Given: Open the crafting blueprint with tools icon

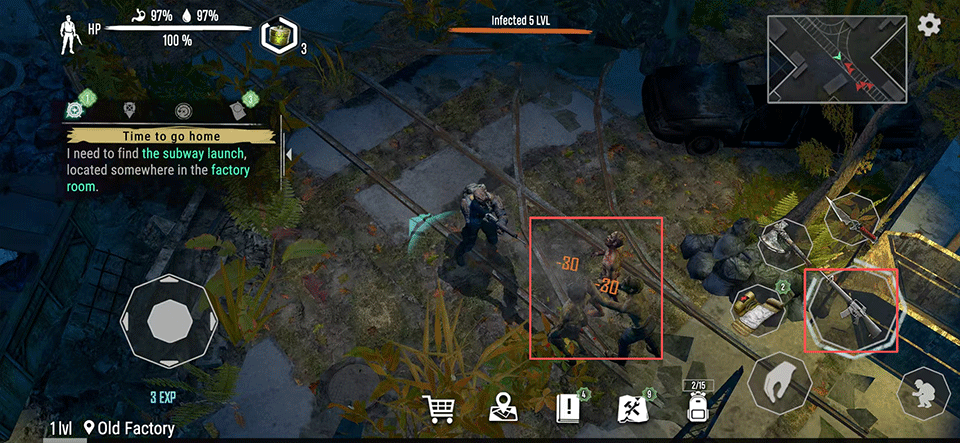Looking at the screenshot, I should click(632, 409).
